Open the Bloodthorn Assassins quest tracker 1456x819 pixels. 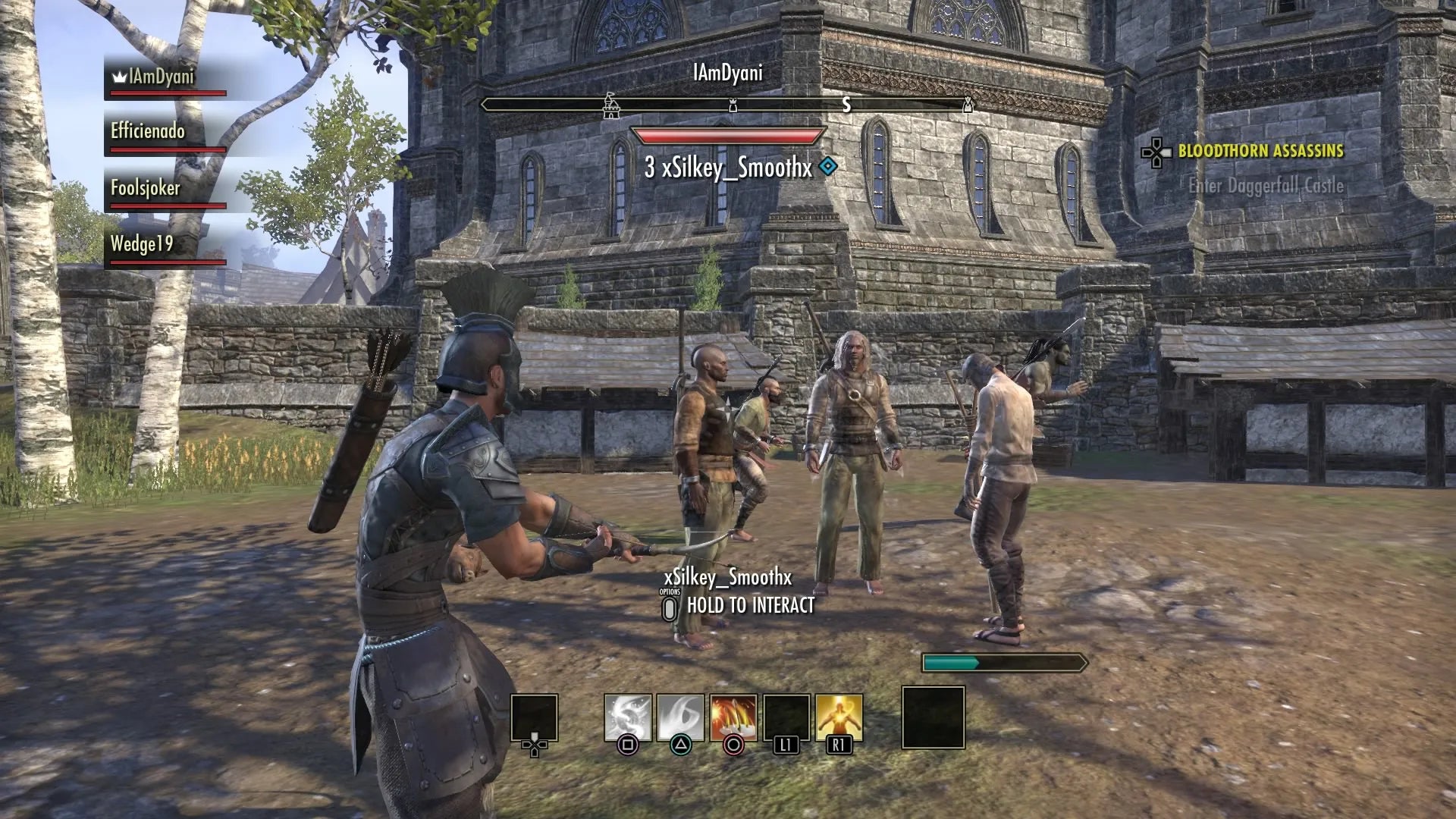(x=1260, y=151)
